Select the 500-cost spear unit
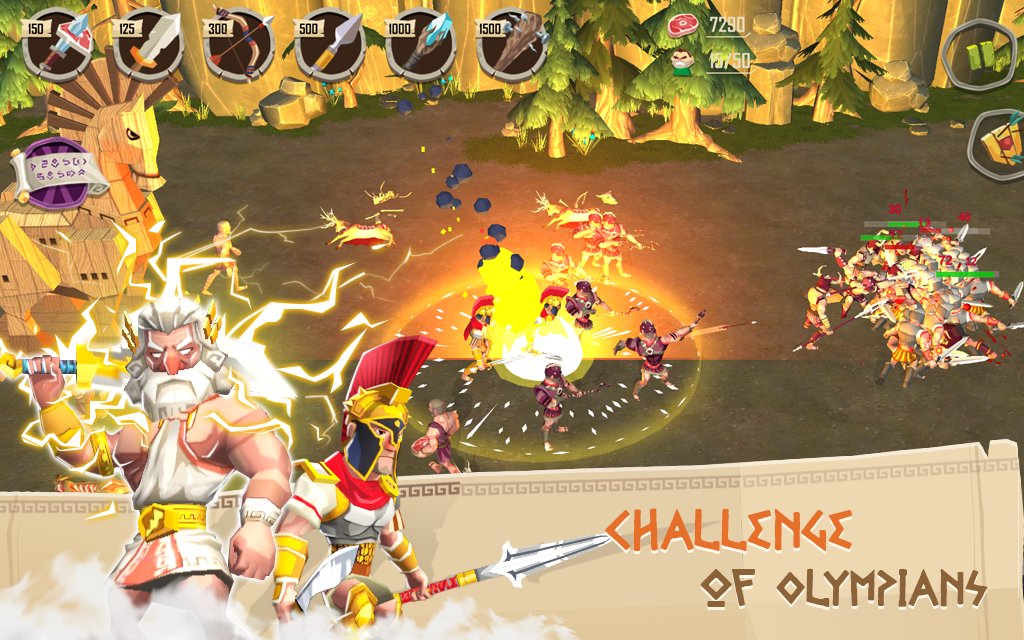Screen dimensions: 1024x640 pyautogui.click(x=331, y=45)
